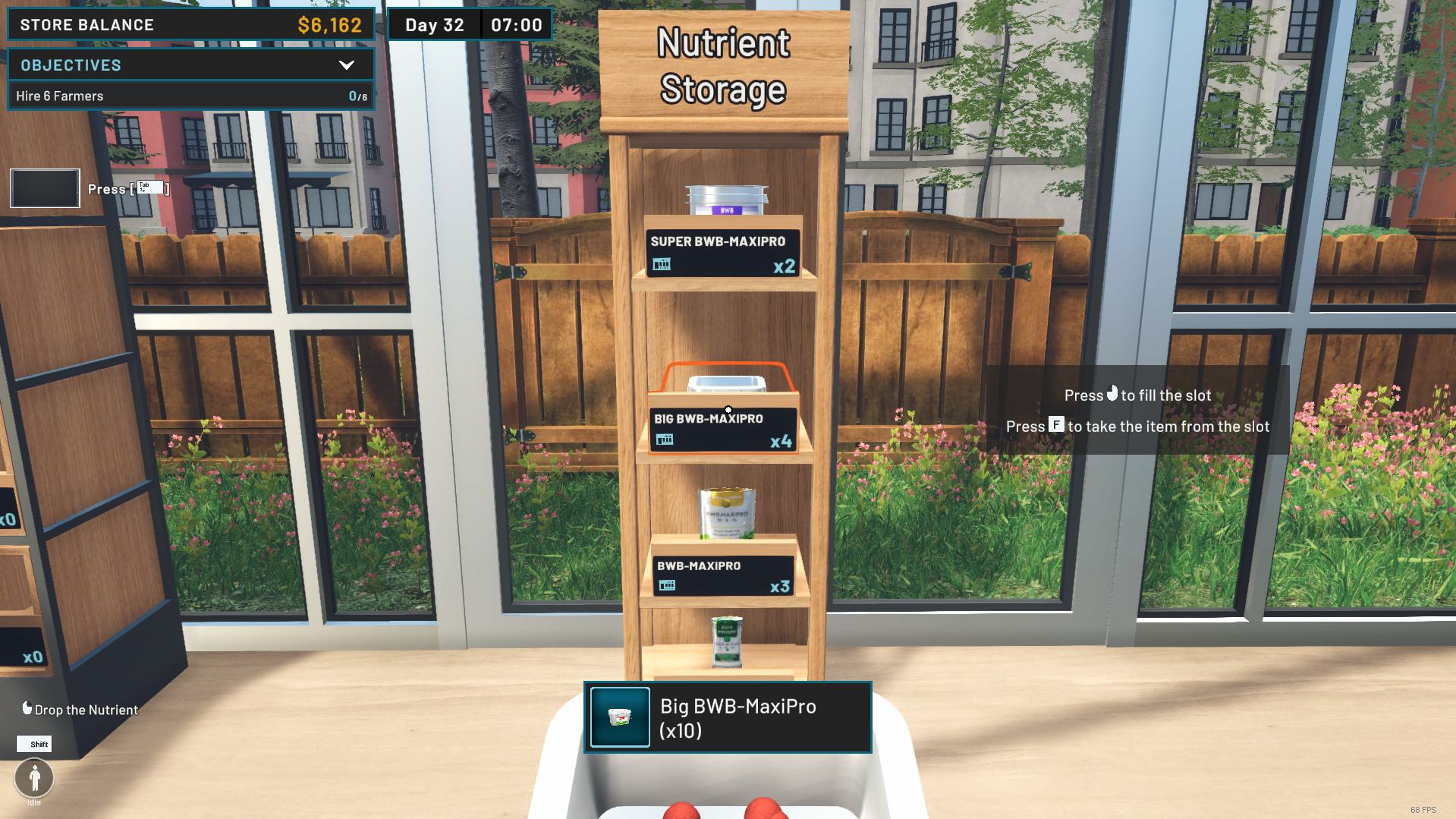Click the hand icon in fill slot hint
The image size is (1456, 819).
pos(1112,393)
